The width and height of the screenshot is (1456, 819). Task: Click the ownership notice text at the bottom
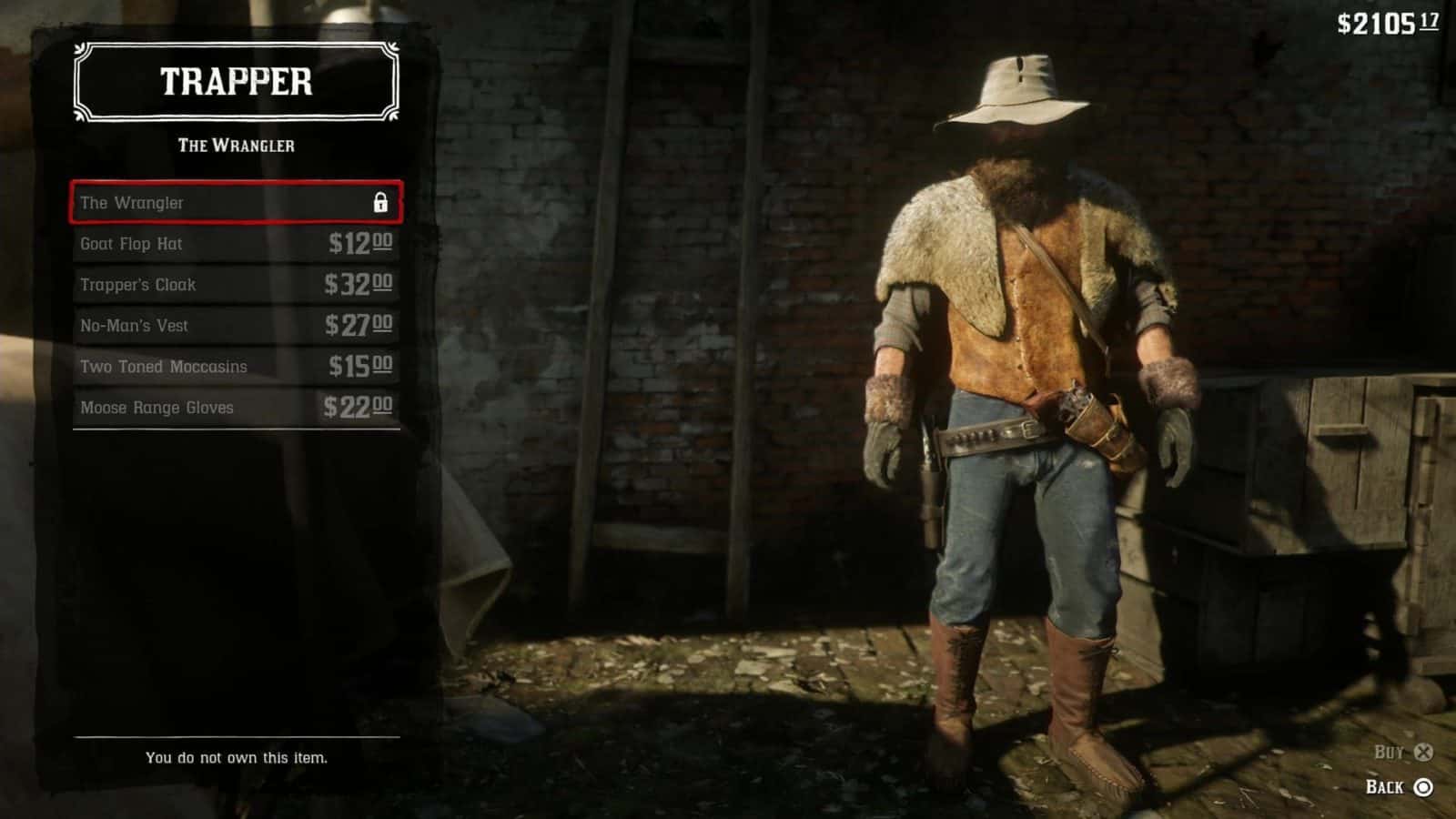tap(238, 756)
